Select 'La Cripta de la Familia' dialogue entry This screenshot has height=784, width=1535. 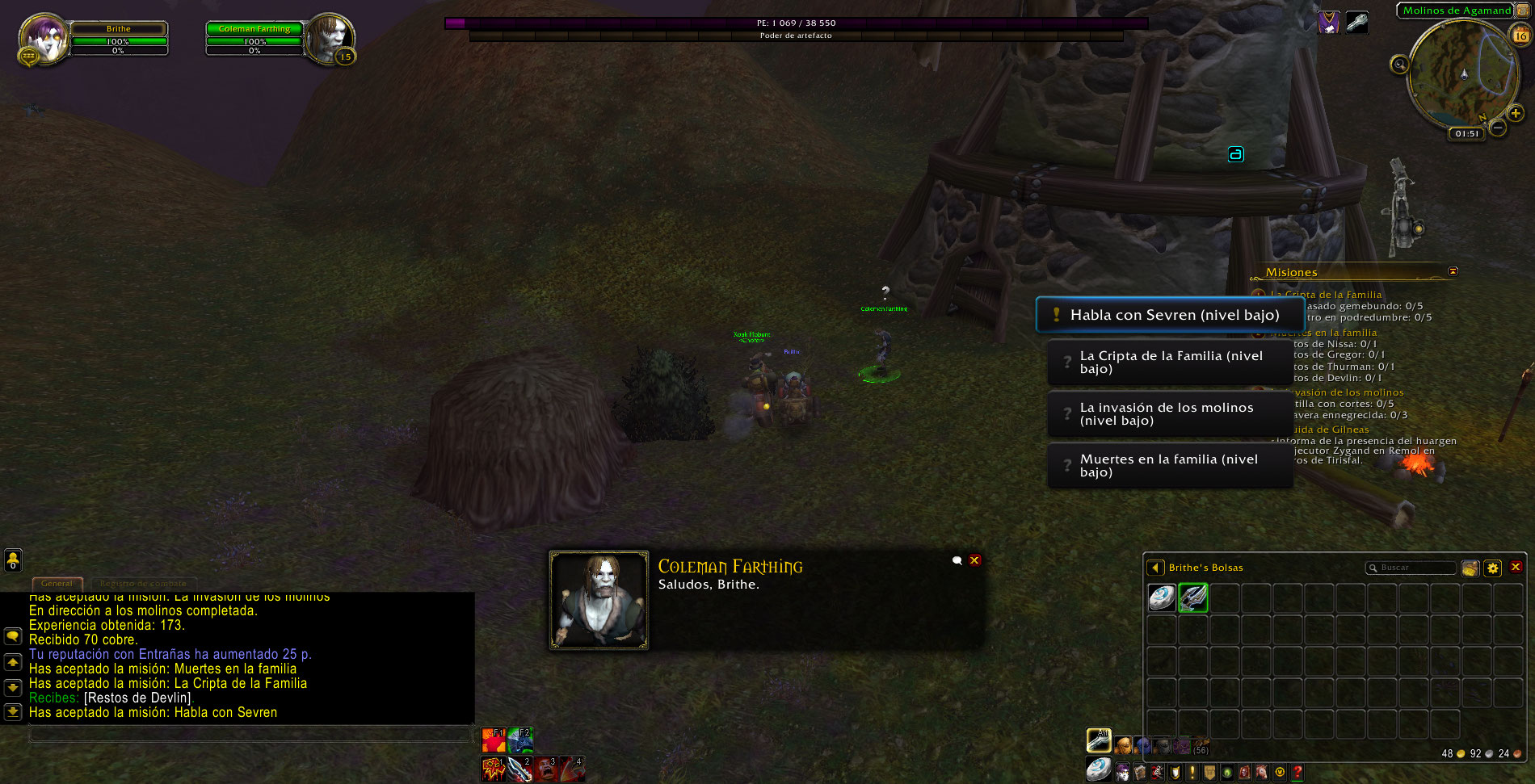coord(1169,363)
